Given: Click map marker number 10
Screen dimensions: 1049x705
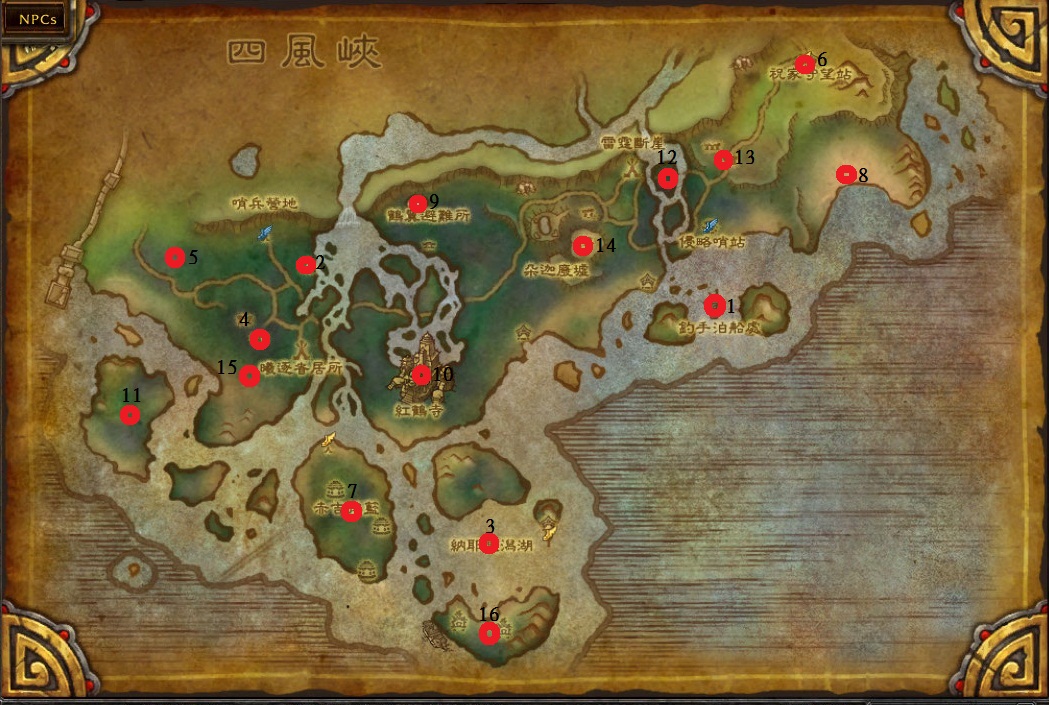Looking at the screenshot, I should tap(421, 375).
